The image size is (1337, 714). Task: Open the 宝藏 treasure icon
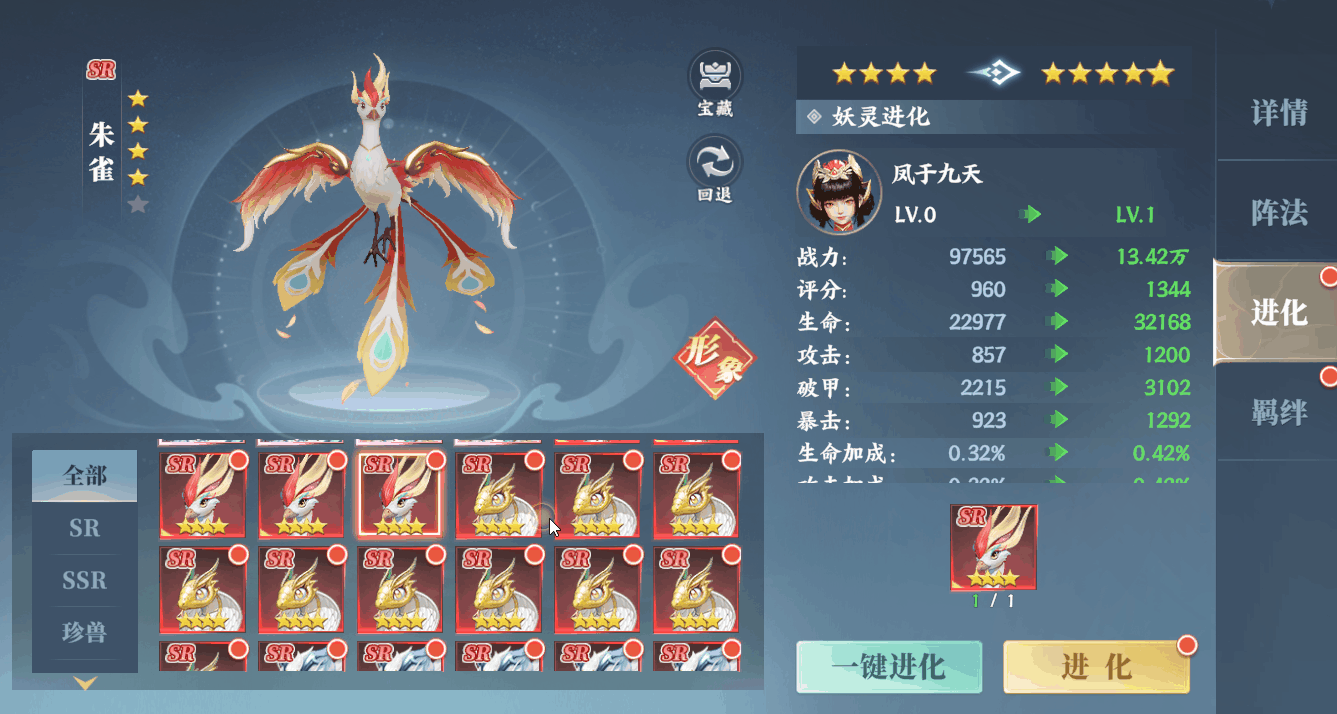tap(715, 84)
